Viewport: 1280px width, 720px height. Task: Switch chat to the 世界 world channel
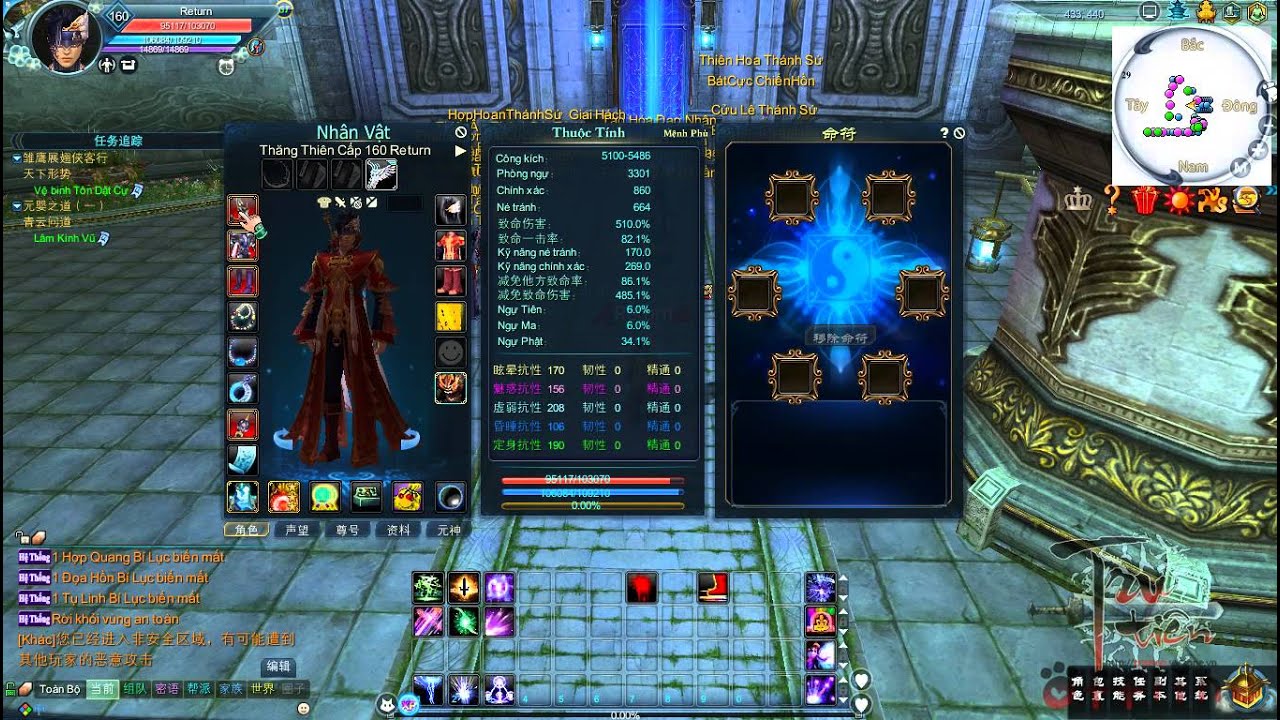click(x=262, y=689)
